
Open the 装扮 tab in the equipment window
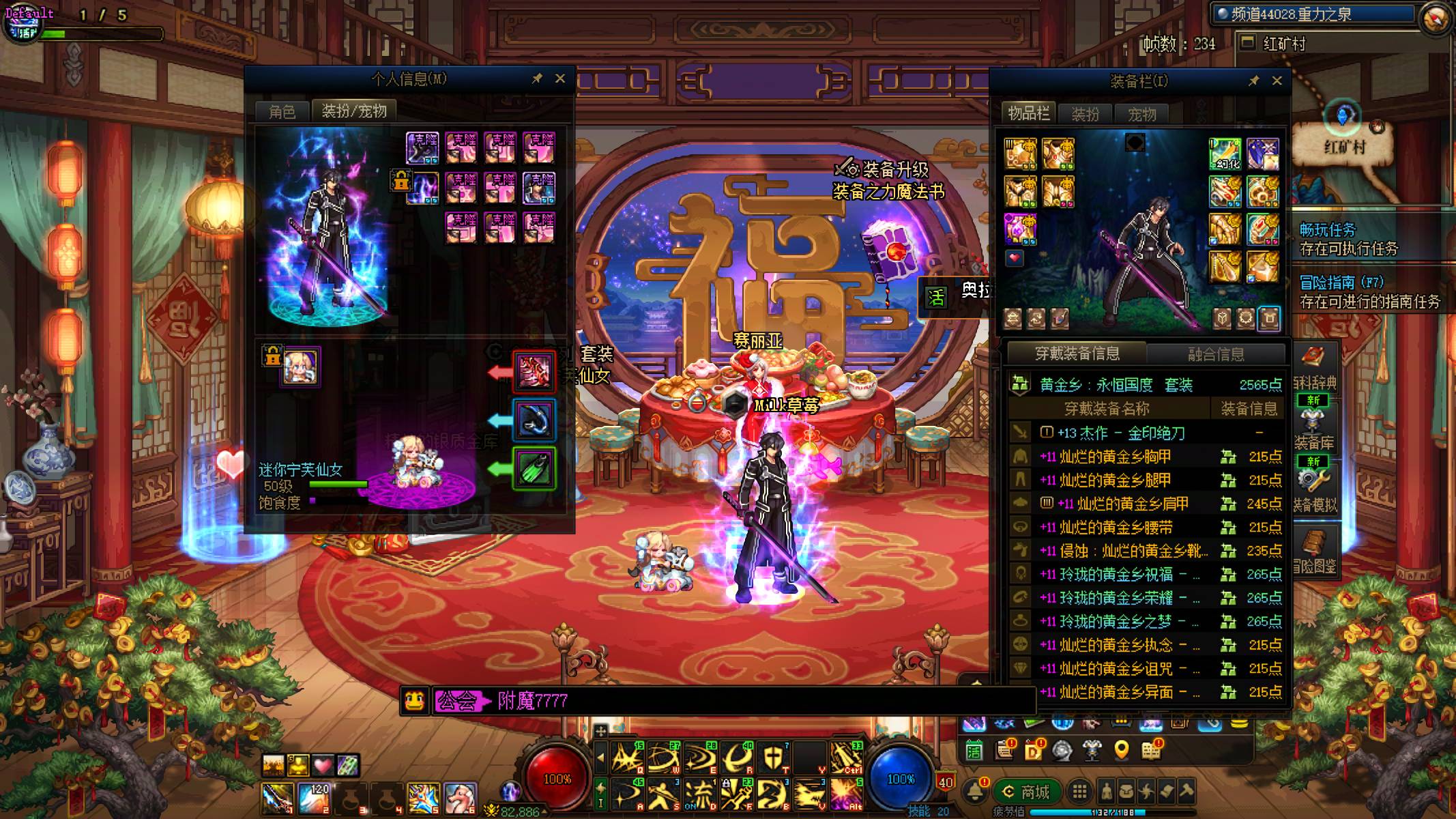click(x=1085, y=114)
